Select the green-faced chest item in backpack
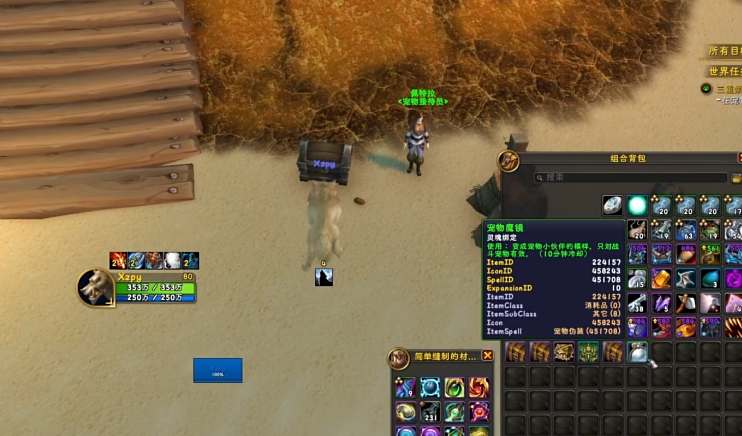The height and width of the screenshot is (436, 742). (588, 352)
